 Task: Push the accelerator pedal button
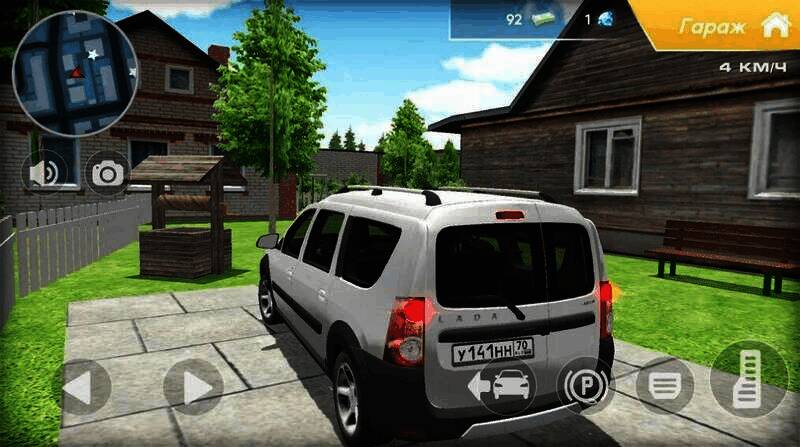coord(748,379)
